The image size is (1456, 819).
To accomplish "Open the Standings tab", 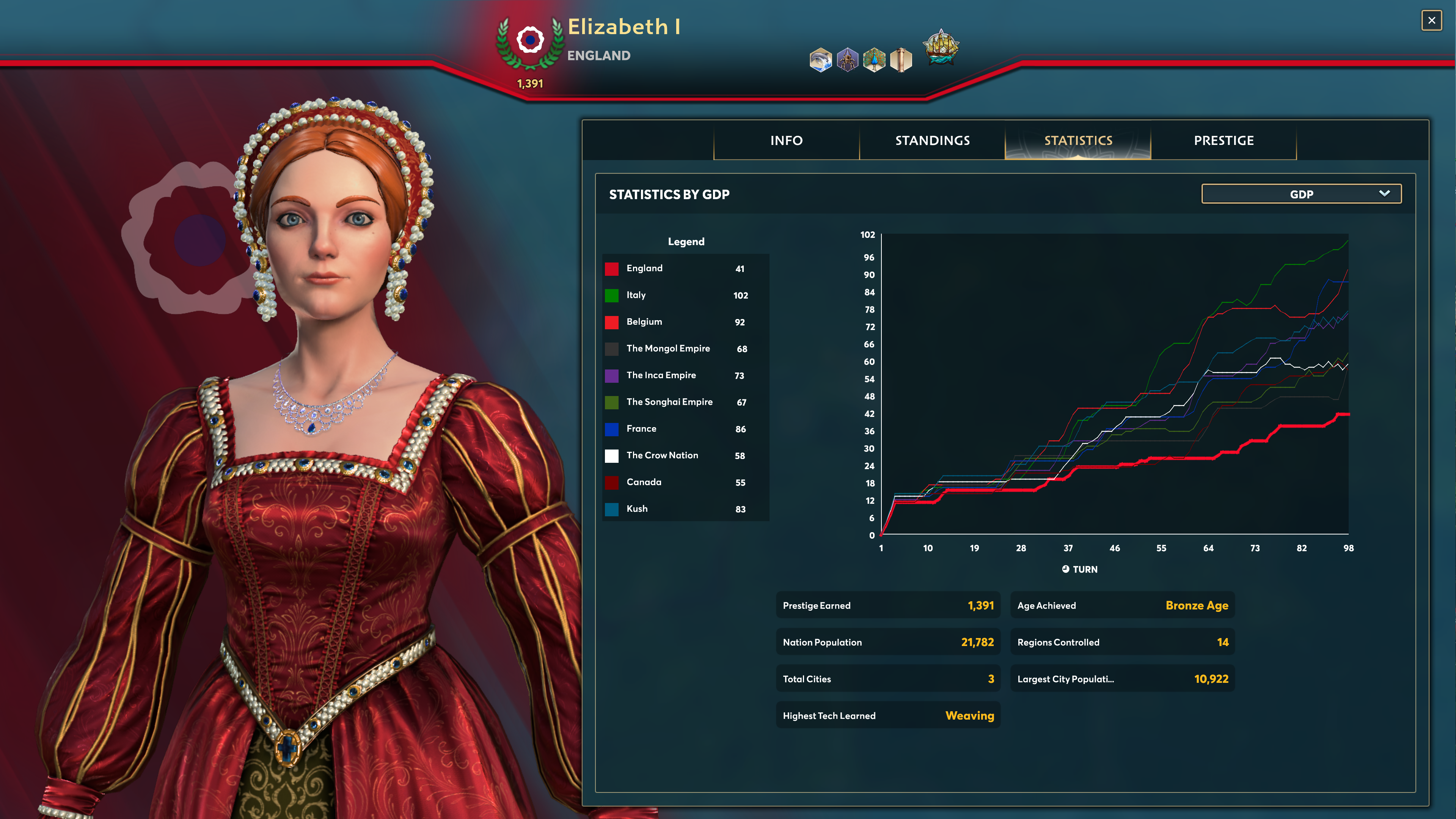I will coord(932,140).
